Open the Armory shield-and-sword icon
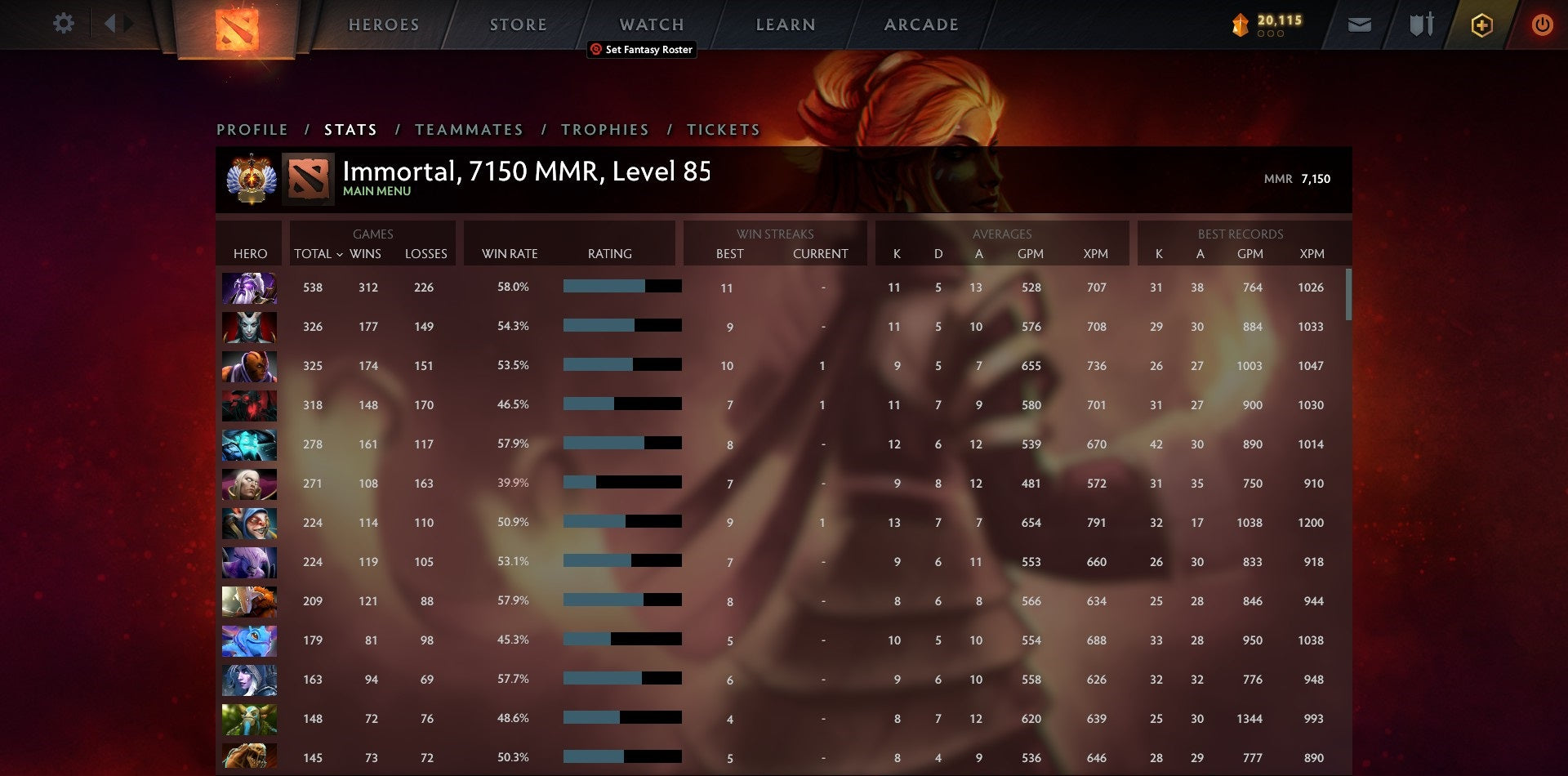 tap(1421, 25)
